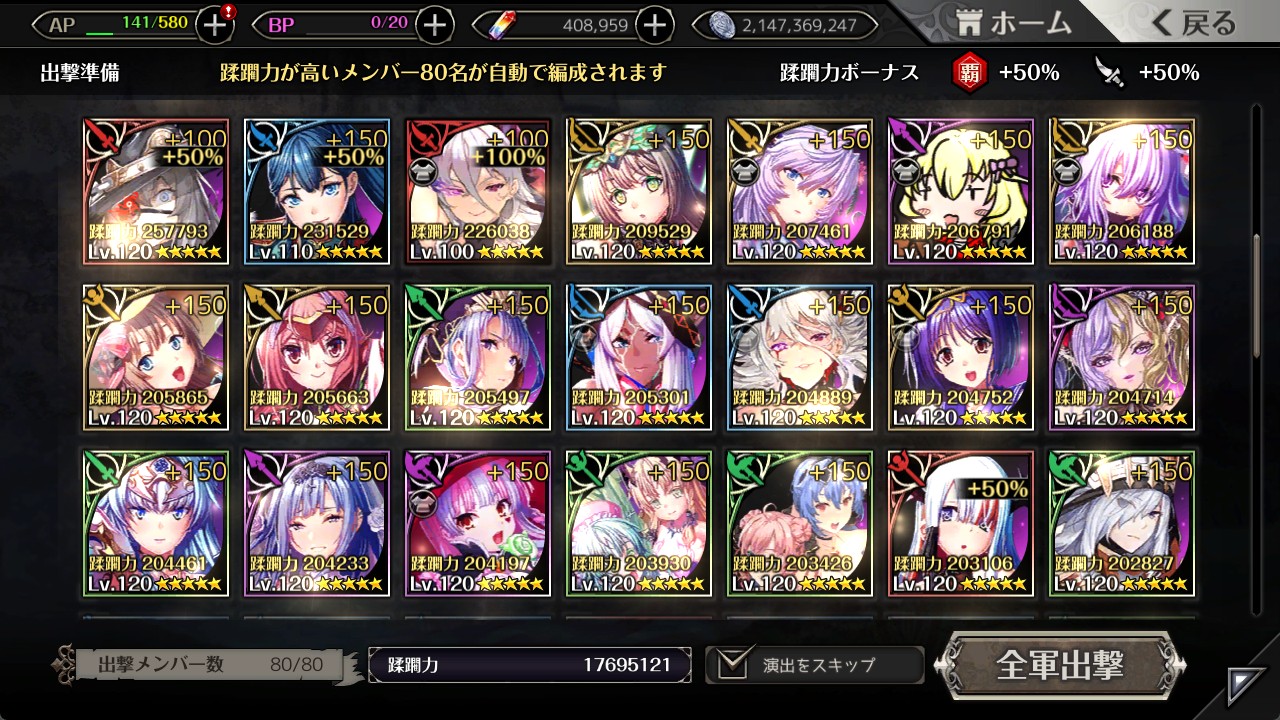Pick the Lv.100 unit with 226038 power
This screenshot has width=1280, height=720.
(478, 192)
